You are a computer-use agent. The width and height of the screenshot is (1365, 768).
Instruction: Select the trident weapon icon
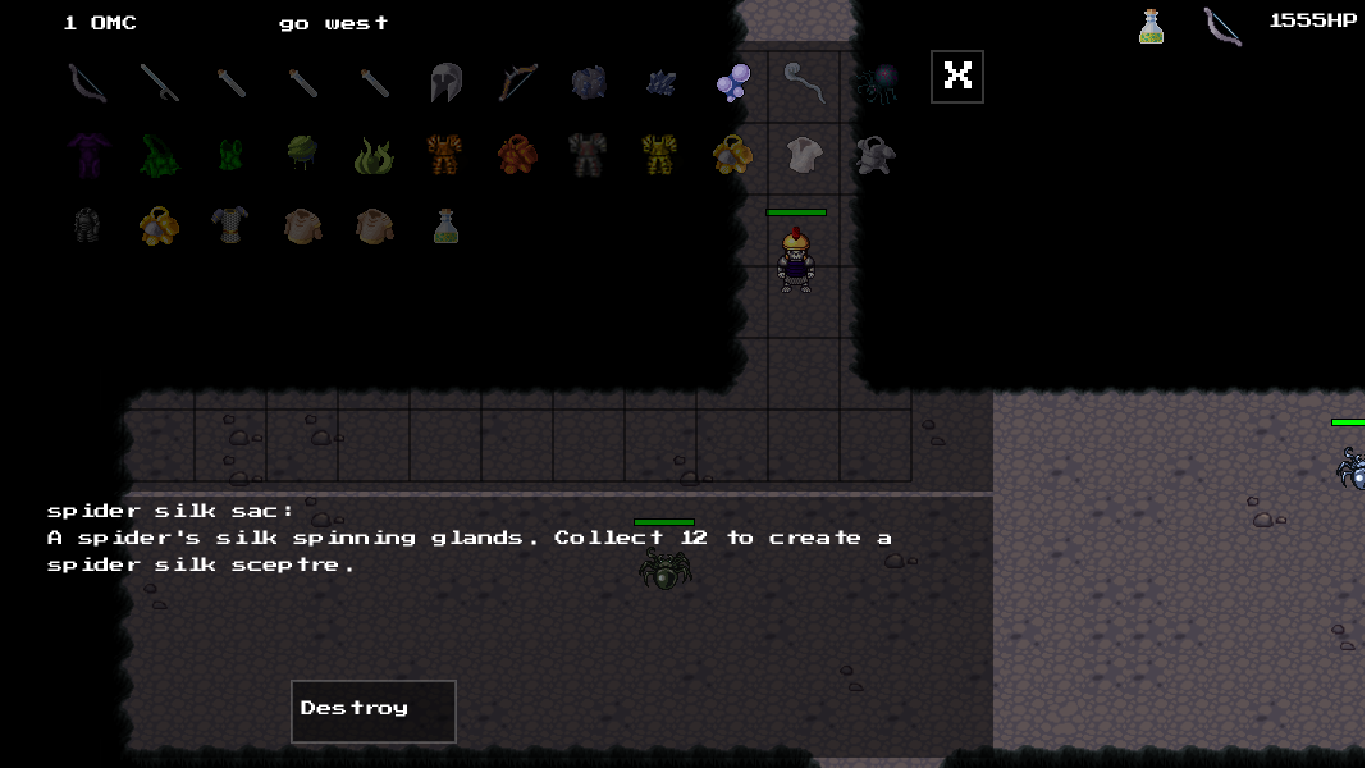(x=160, y=83)
